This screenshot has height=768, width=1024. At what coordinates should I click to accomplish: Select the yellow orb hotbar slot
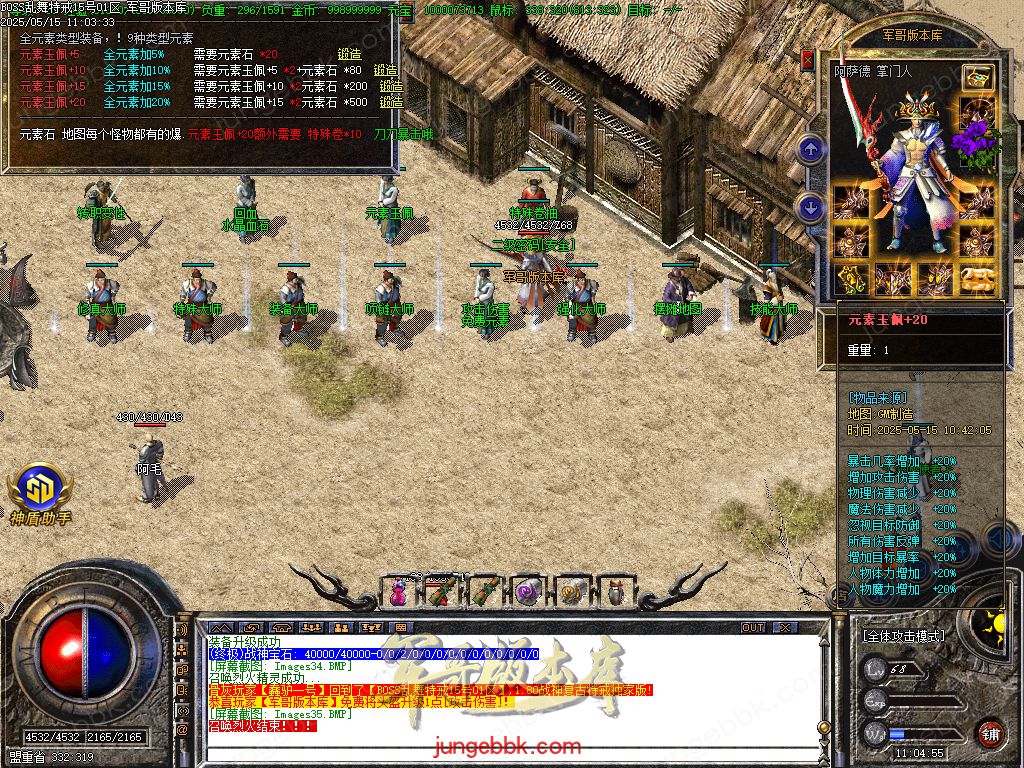(x=572, y=592)
